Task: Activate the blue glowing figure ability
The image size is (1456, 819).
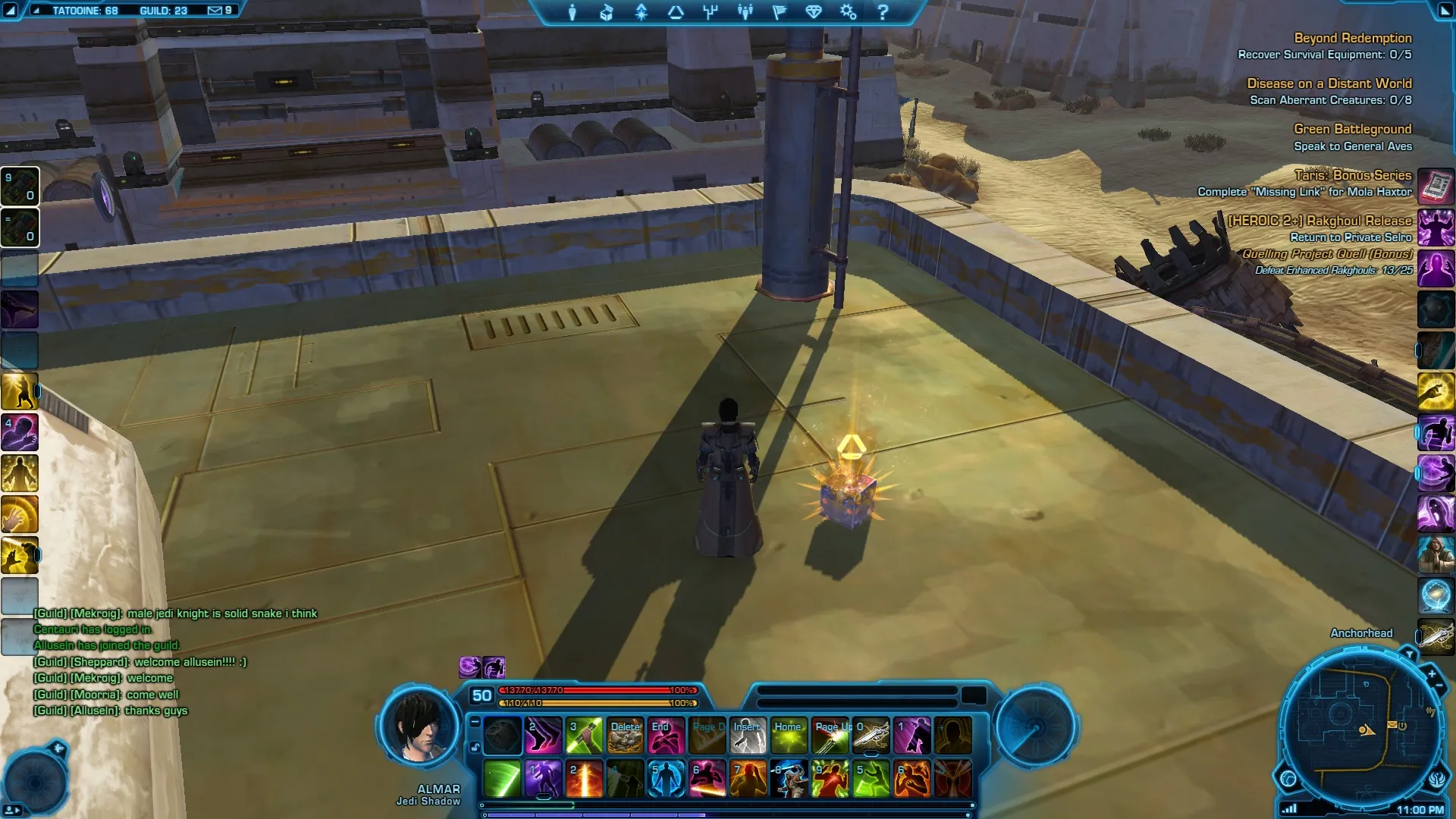Action: pos(666,779)
